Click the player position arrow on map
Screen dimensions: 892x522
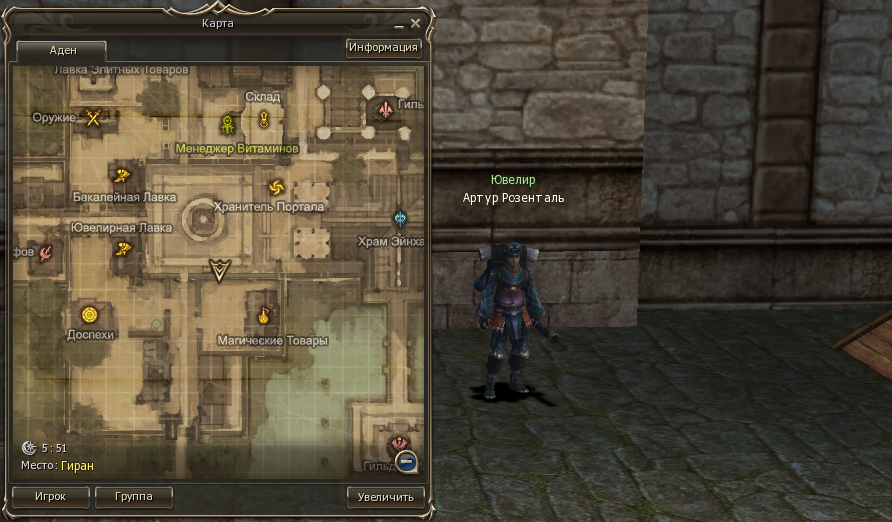tap(219, 268)
